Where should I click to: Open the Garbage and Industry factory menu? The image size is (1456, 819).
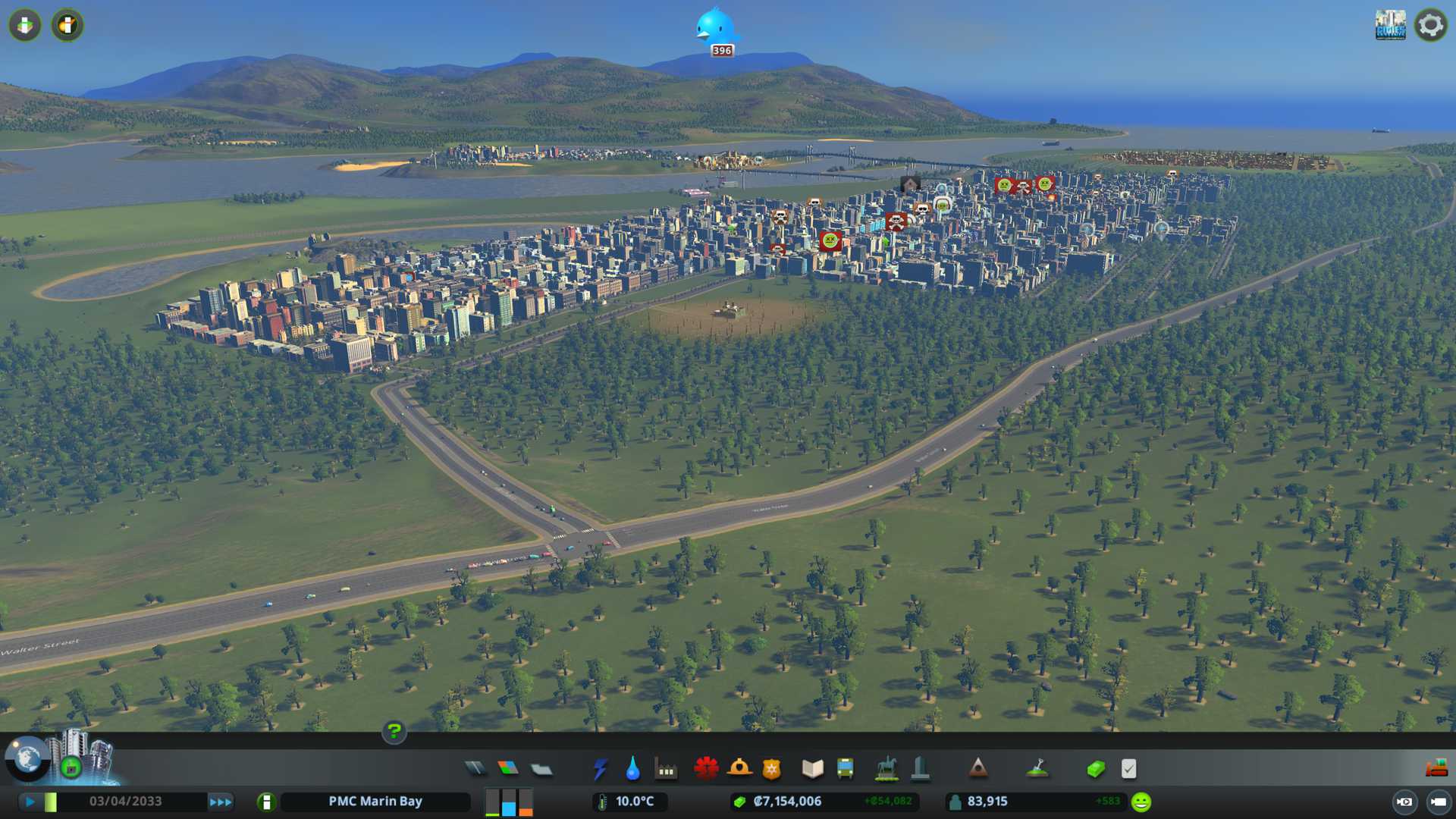coord(667,769)
